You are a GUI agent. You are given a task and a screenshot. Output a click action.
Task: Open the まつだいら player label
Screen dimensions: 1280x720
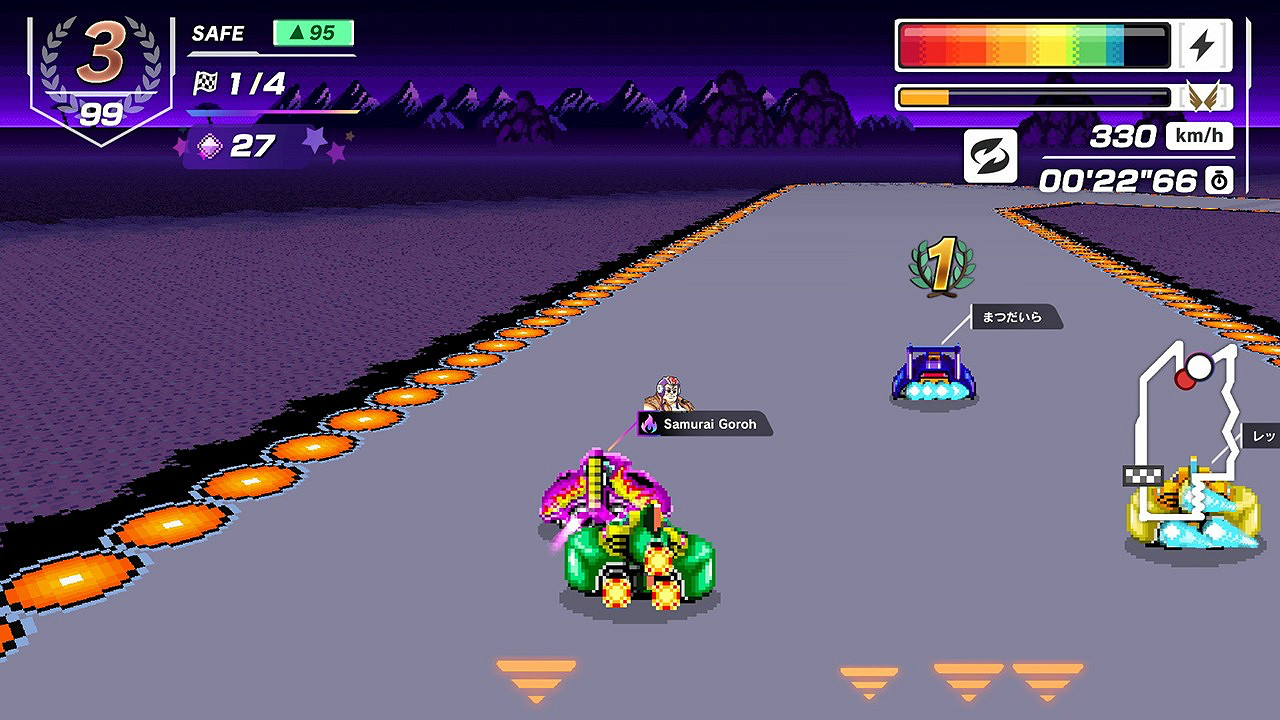[1016, 317]
